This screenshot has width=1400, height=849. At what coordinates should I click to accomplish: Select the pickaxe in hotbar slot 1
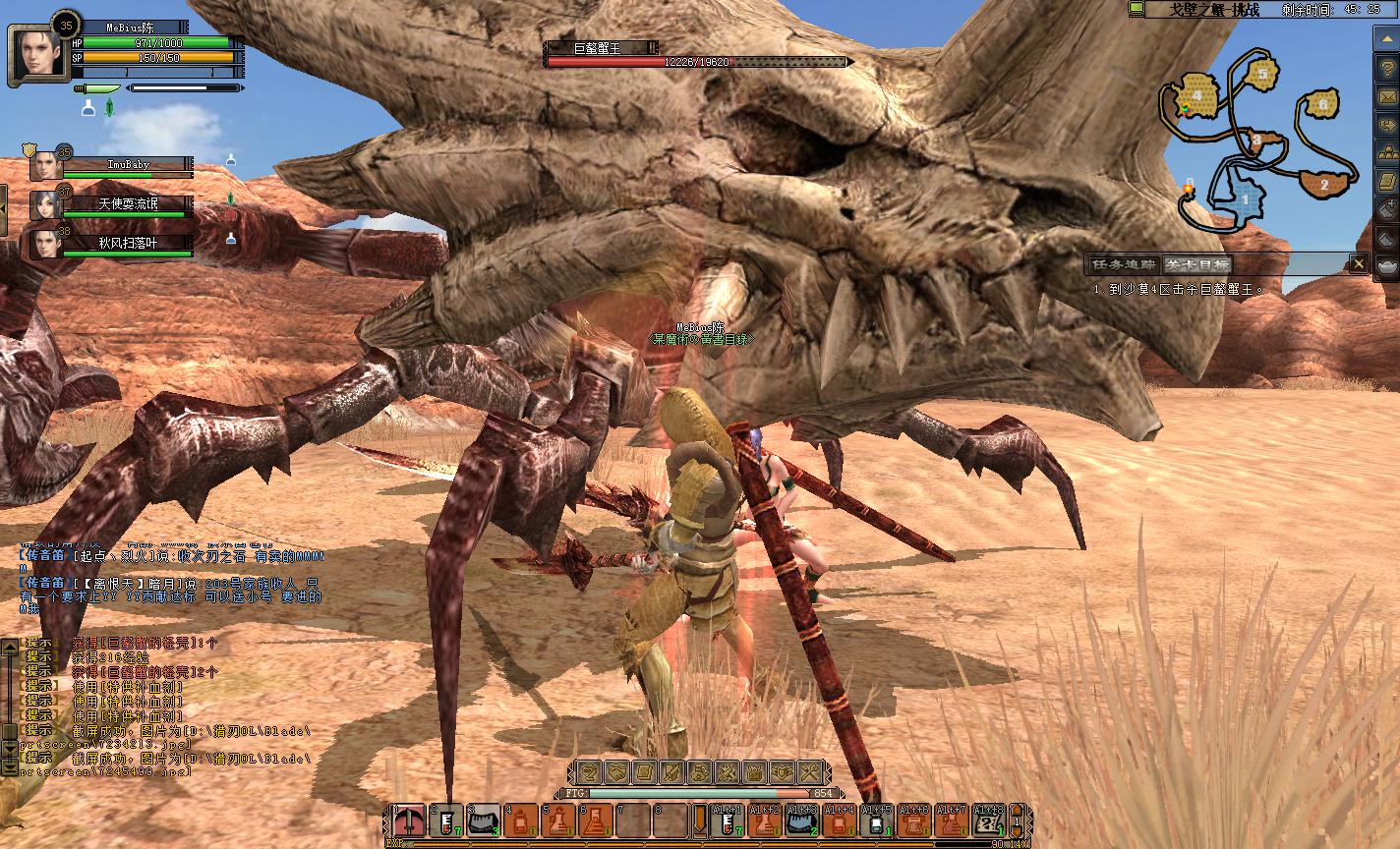[x=409, y=821]
